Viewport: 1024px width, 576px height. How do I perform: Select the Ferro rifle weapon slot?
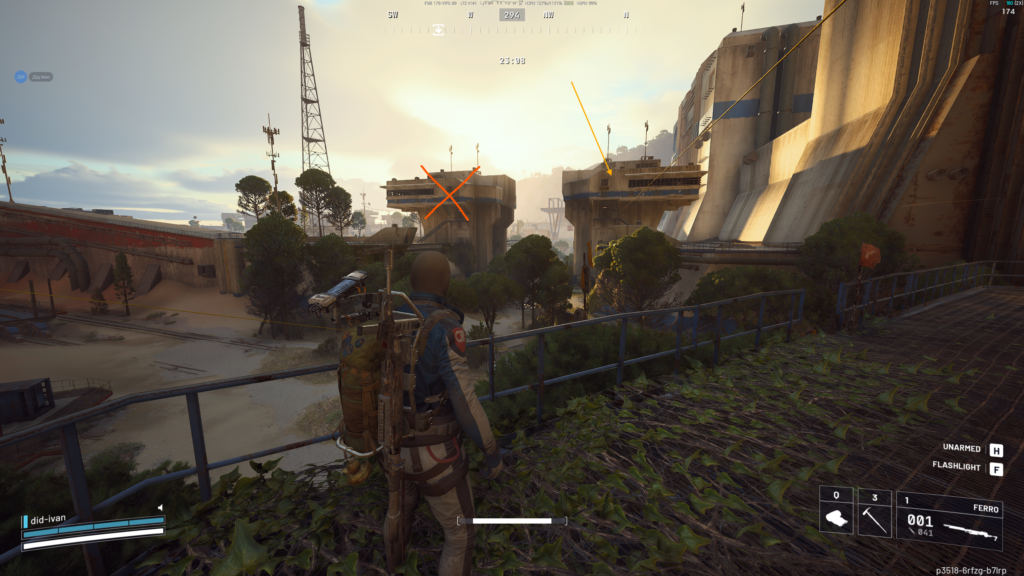coord(948,520)
